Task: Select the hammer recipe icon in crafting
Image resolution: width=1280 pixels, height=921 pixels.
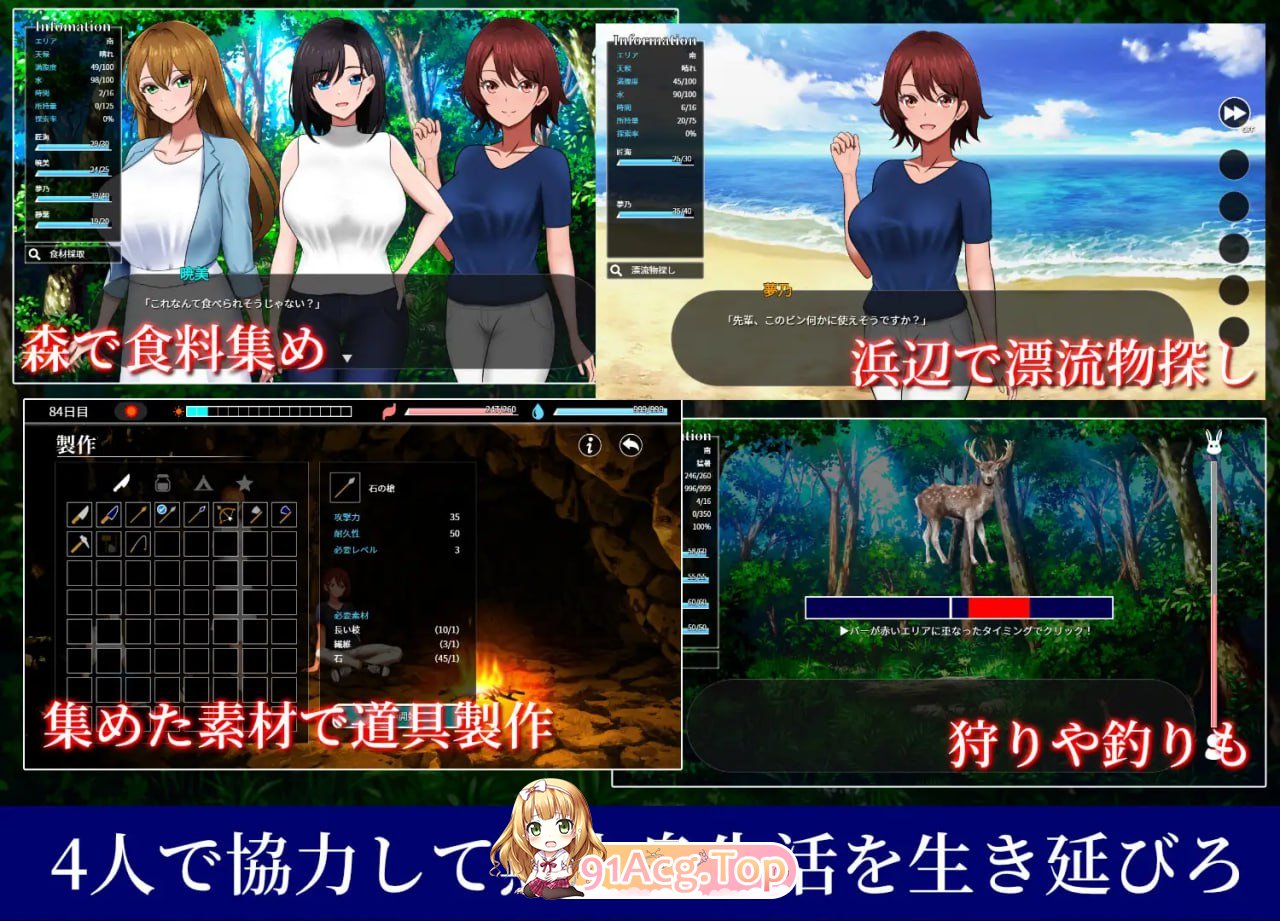Action: coord(79,543)
